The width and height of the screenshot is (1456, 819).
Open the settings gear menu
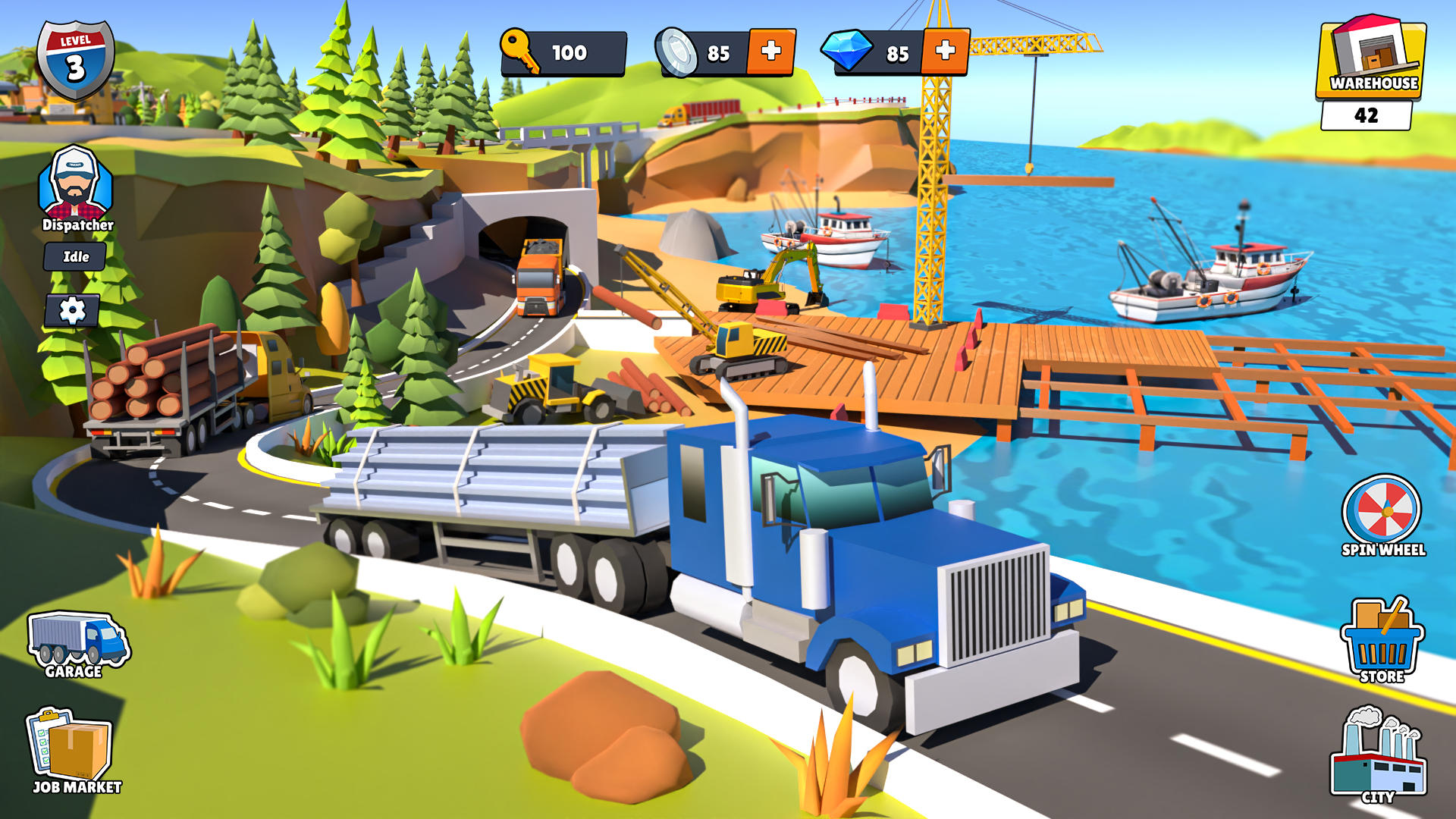pyautogui.click(x=72, y=308)
